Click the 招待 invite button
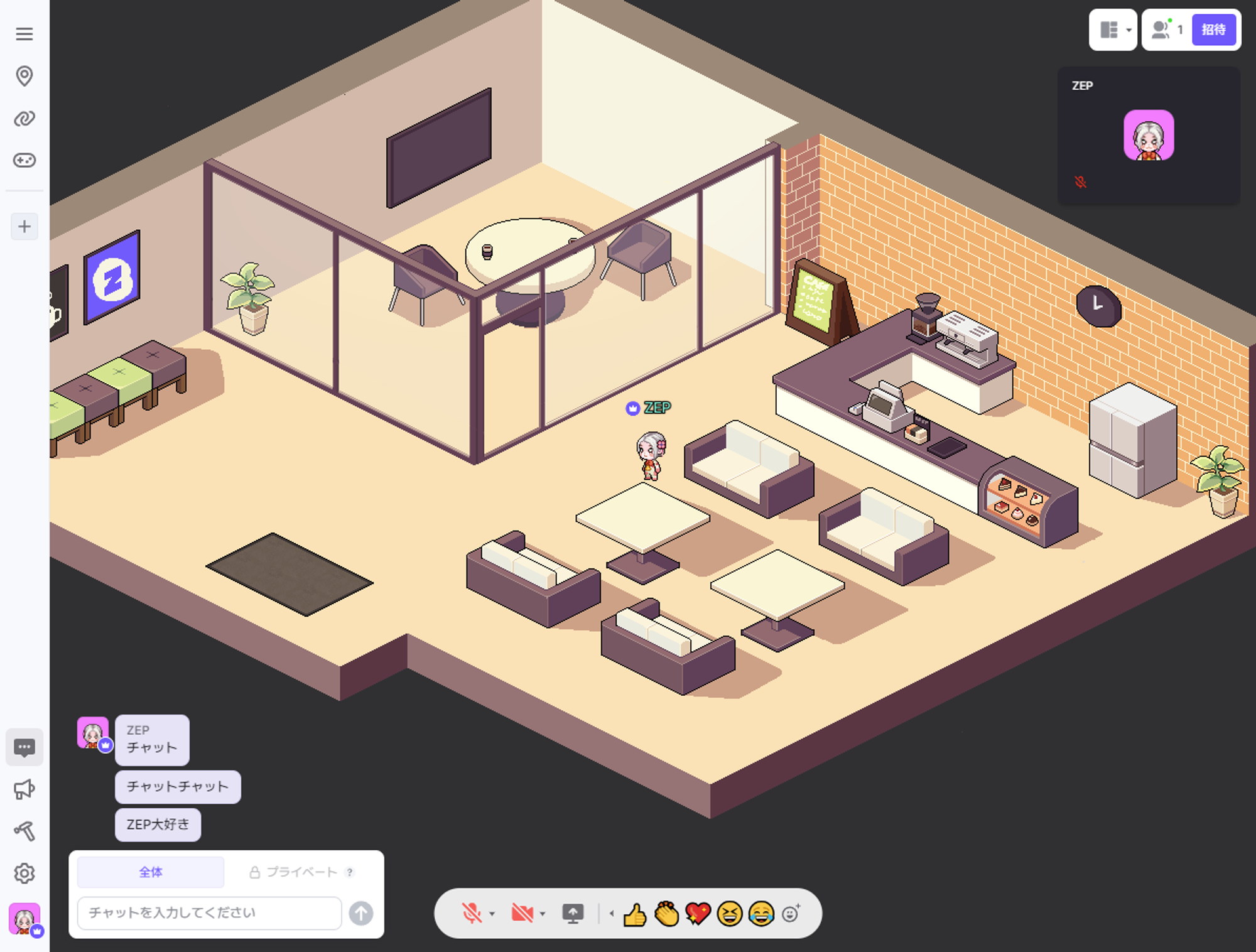This screenshot has width=1256, height=952. [x=1213, y=30]
